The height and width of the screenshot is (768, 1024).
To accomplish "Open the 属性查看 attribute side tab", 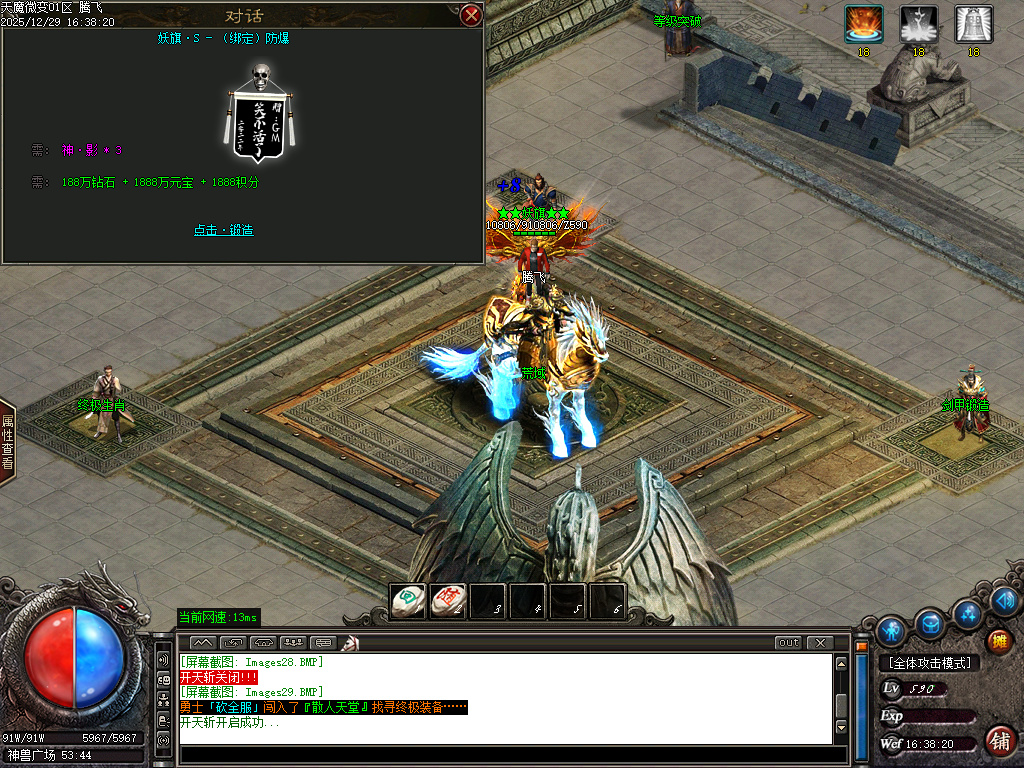I will pyautogui.click(x=7, y=441).
